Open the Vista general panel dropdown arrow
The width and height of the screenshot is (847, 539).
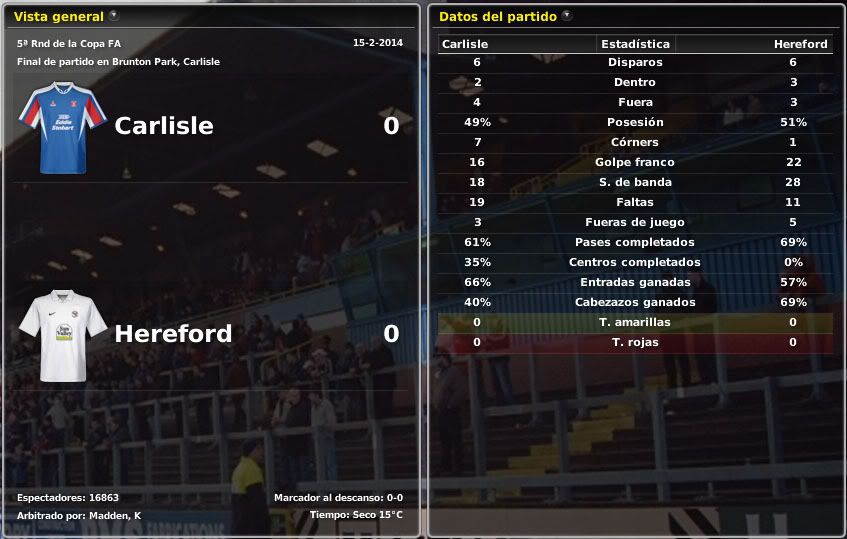coord(114,16)
